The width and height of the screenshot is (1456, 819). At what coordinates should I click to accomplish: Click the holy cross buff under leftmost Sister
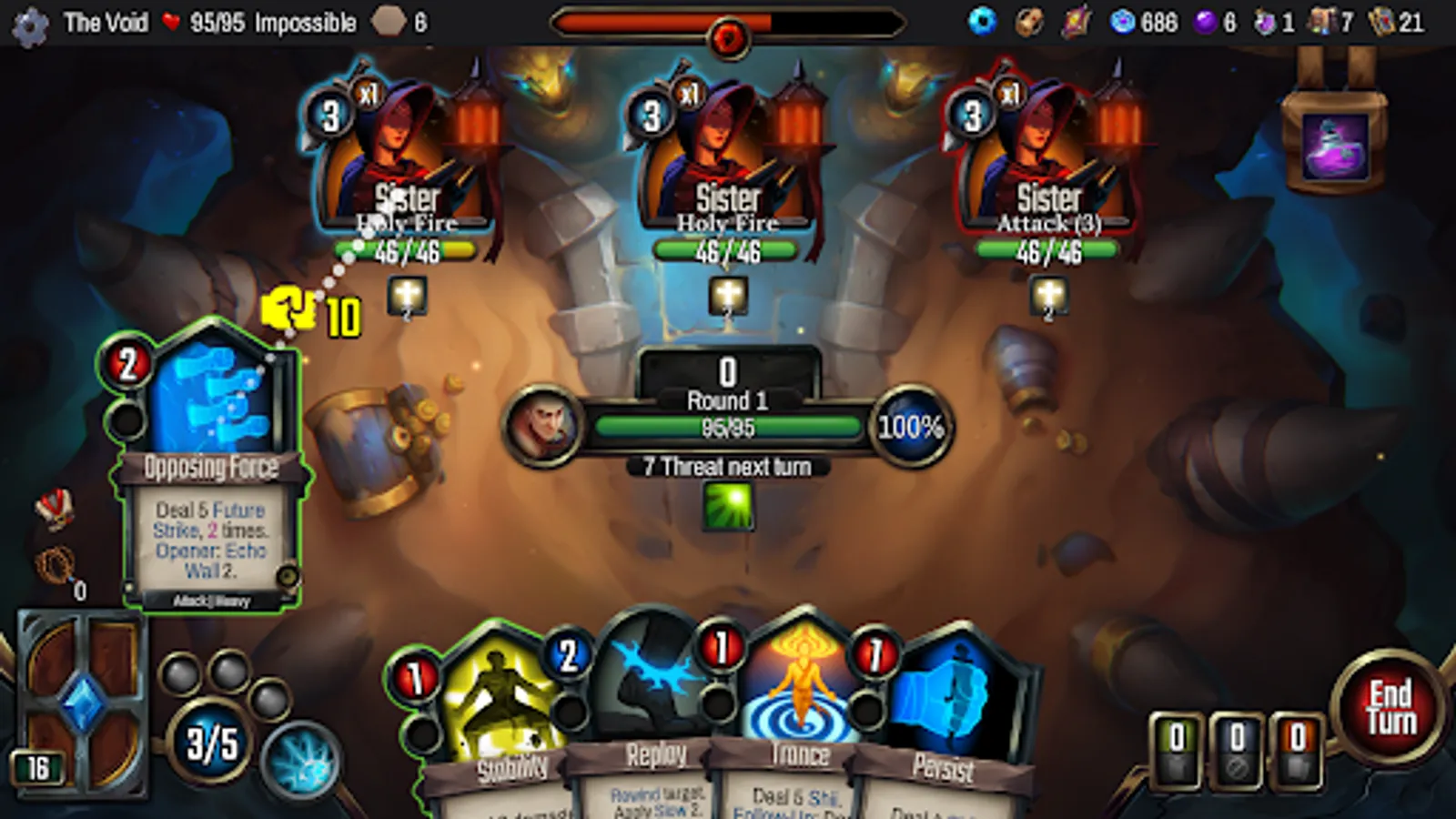click(x=407, y=296)
